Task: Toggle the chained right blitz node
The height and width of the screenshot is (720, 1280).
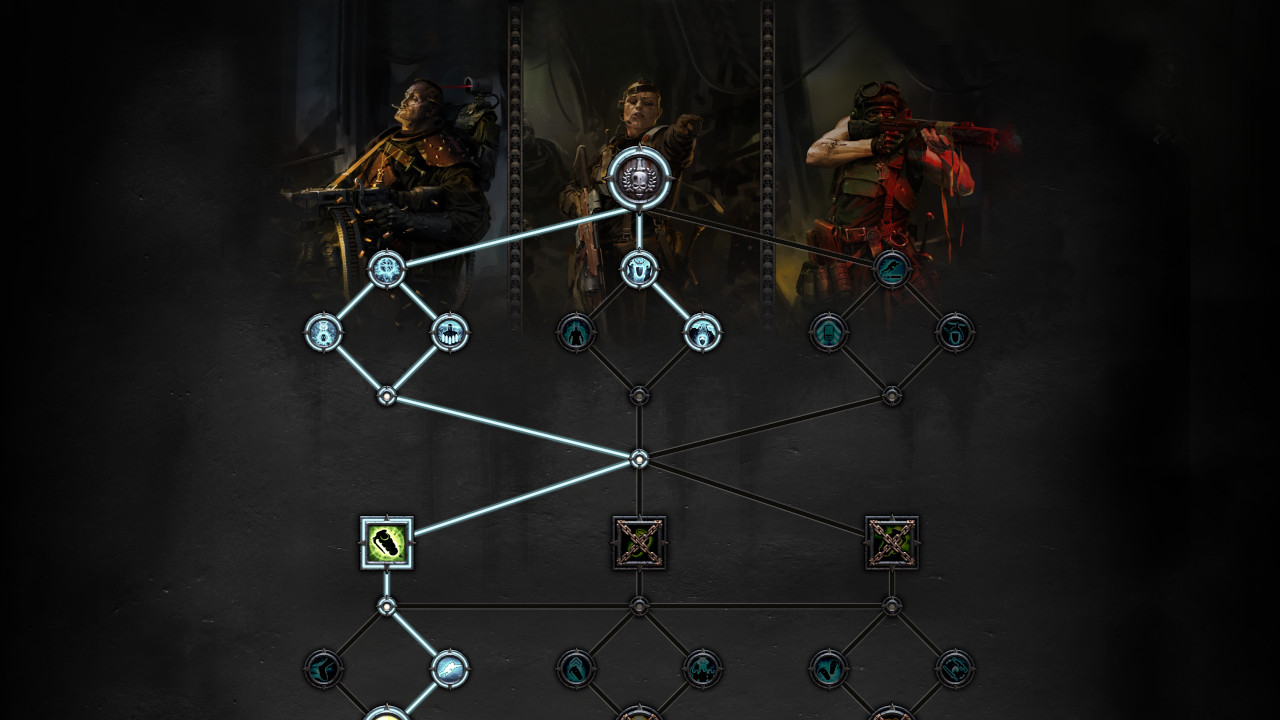Action: [890, 543]
